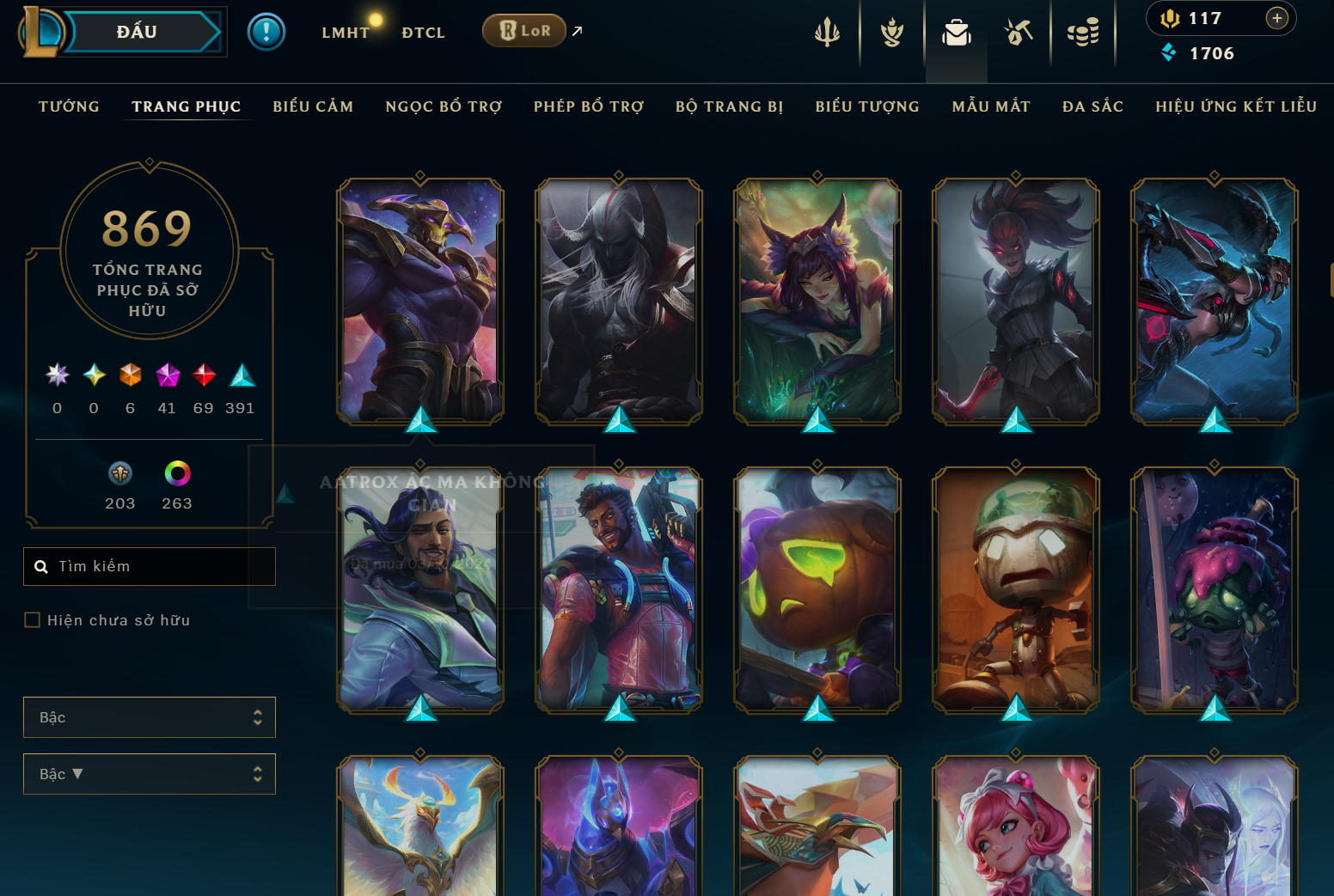Expand the LoR external link arrow
Viewport: 1334px width, 896px height.
[x=576, y=31]
